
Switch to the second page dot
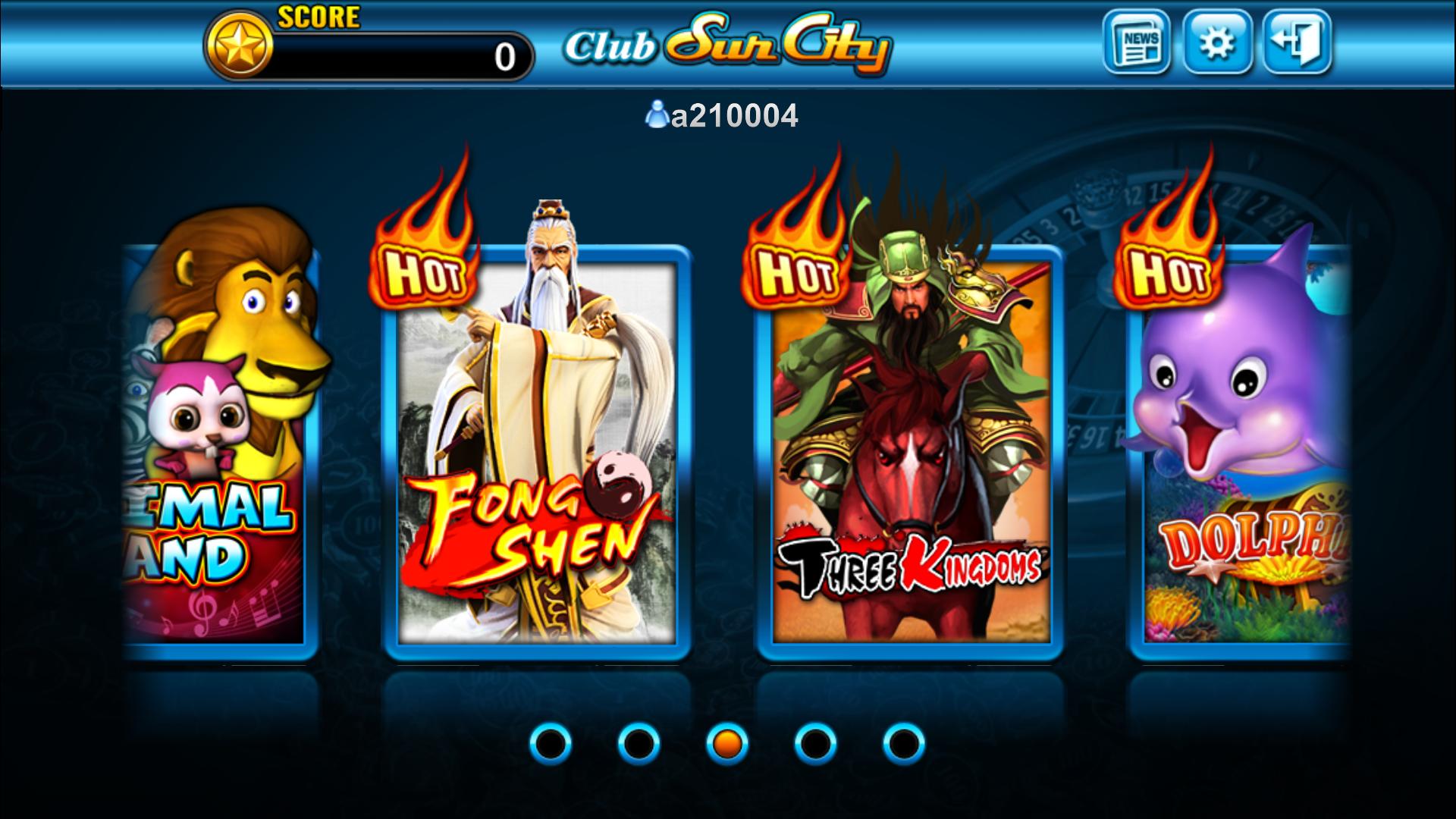pyautogui.click(x=639, y=743)
